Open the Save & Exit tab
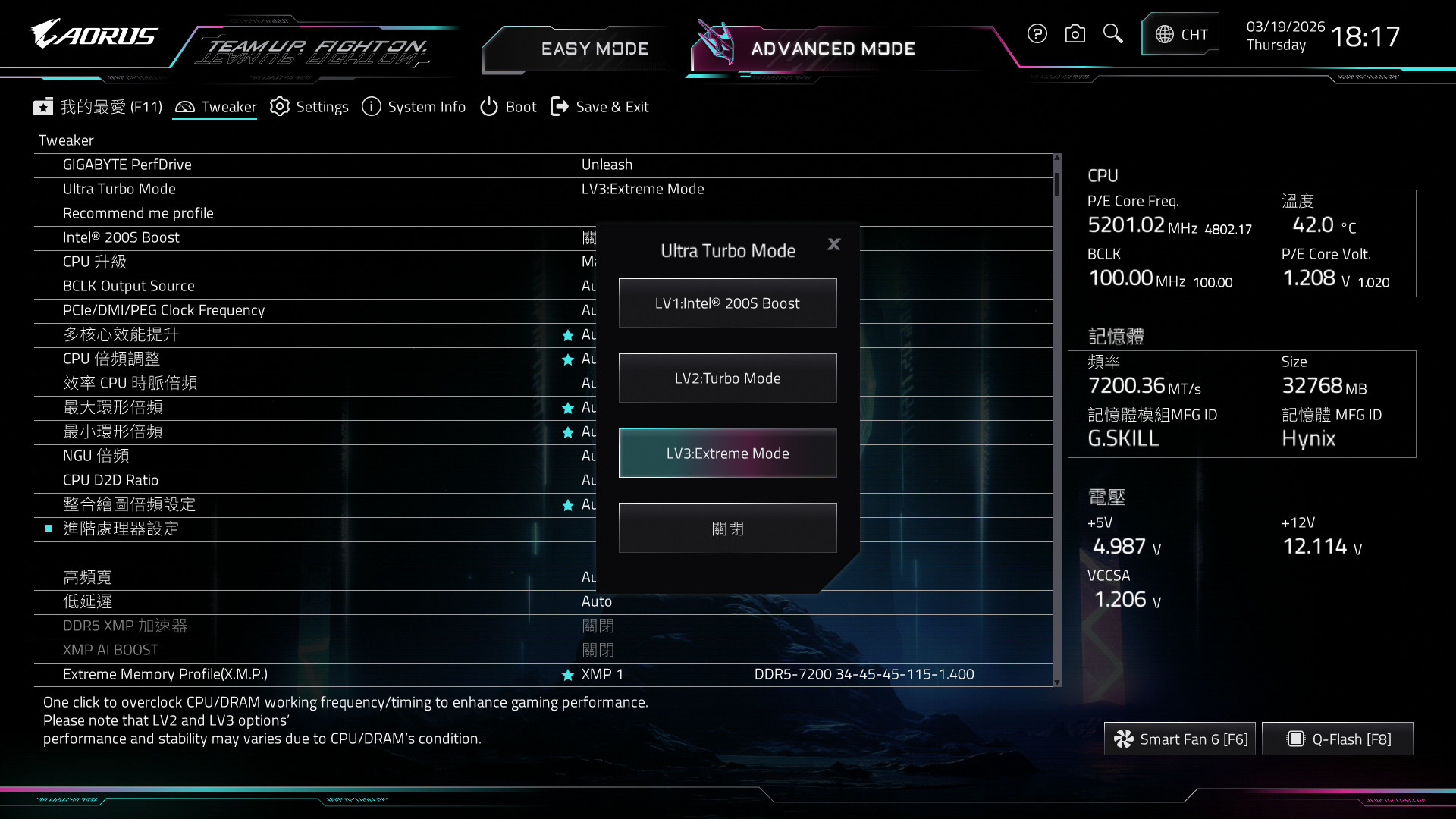 point(600,107)
